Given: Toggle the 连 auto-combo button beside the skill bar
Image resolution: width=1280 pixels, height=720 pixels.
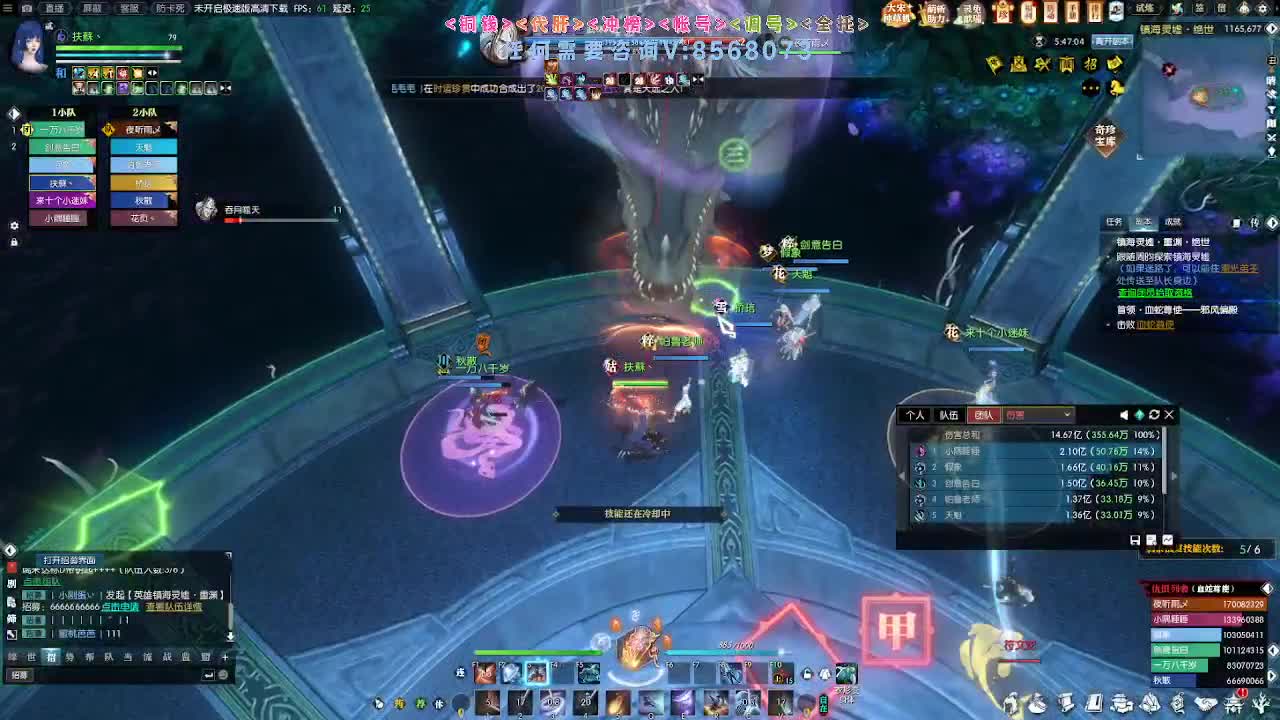Looking at the screenshot, I should point(460,674).
